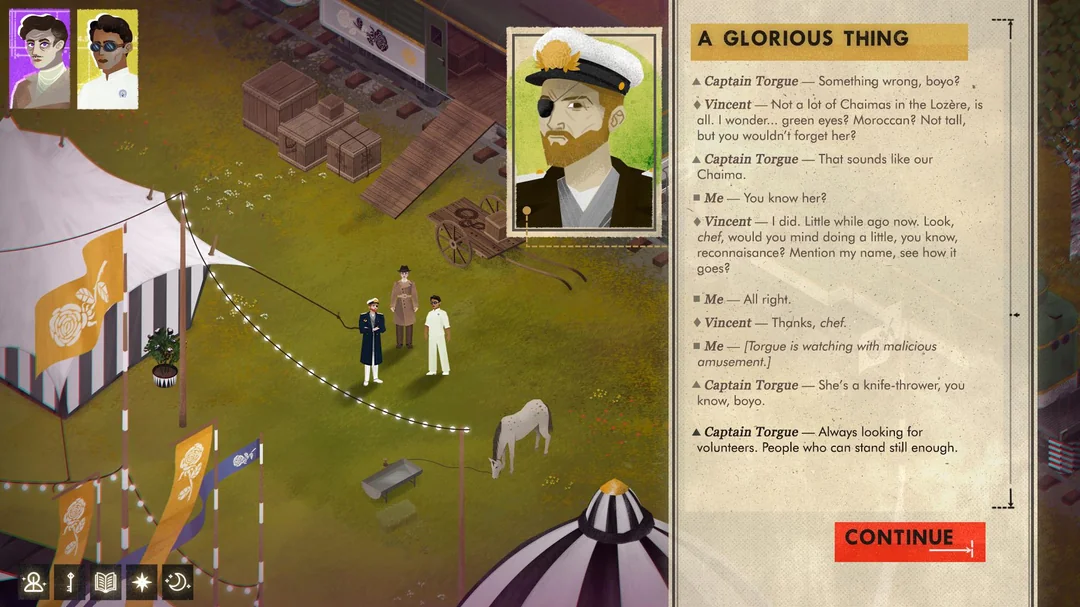This screenshot has height=607, width=1080.
Task: Open the character figure menu icon
Action: click(x=34, y=582)
